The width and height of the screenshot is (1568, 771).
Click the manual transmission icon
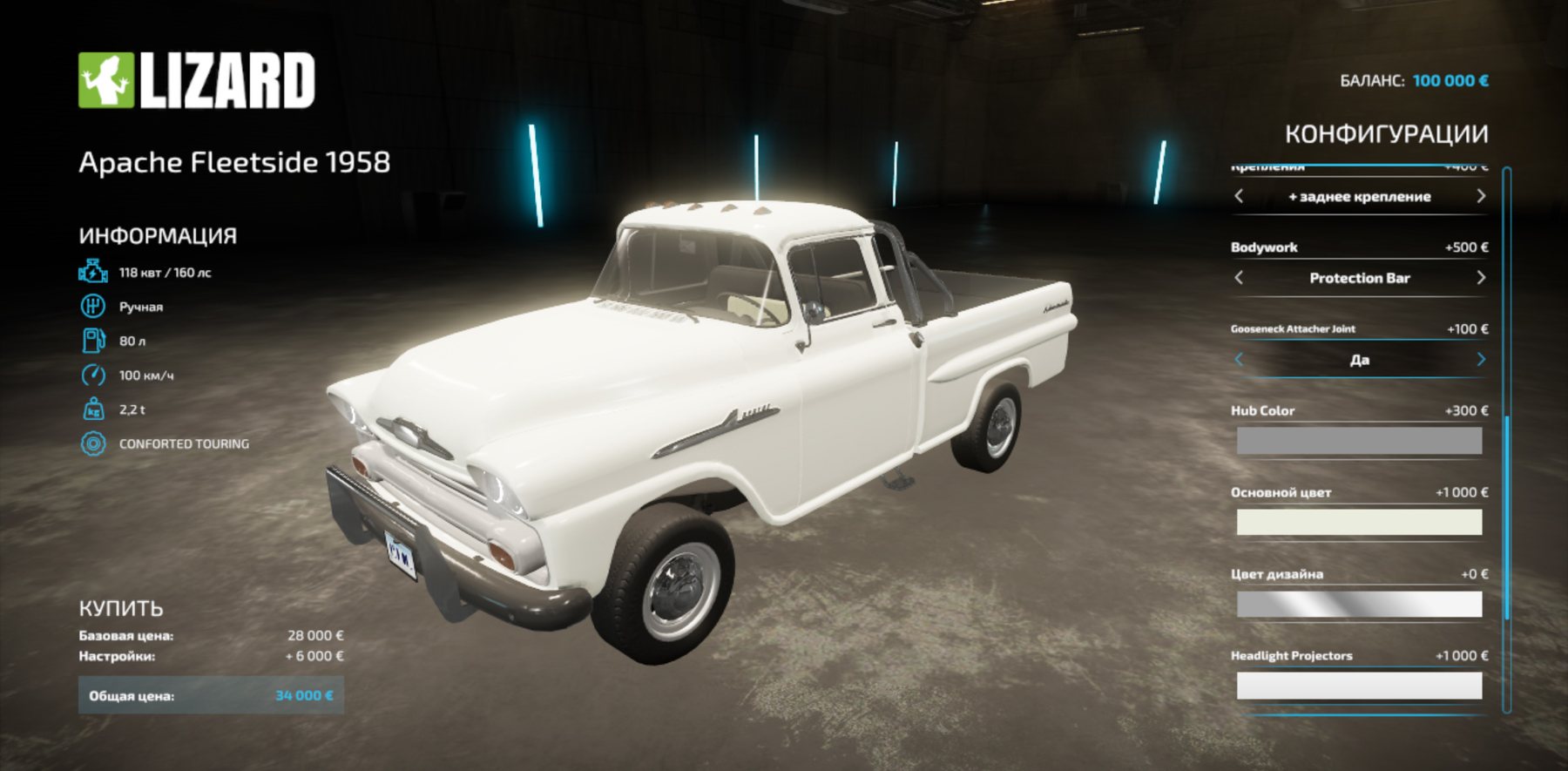pos(92,307)
